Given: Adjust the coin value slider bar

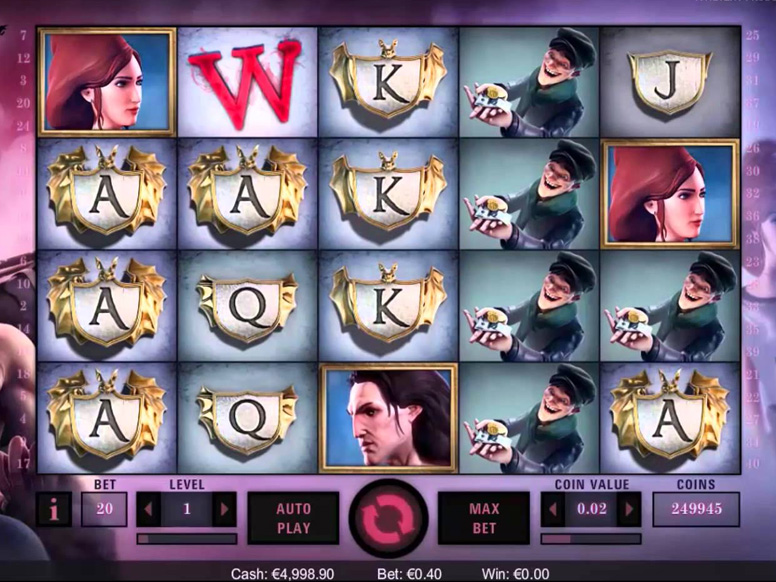Looking at the screenshot, I should tap(590, 538).
